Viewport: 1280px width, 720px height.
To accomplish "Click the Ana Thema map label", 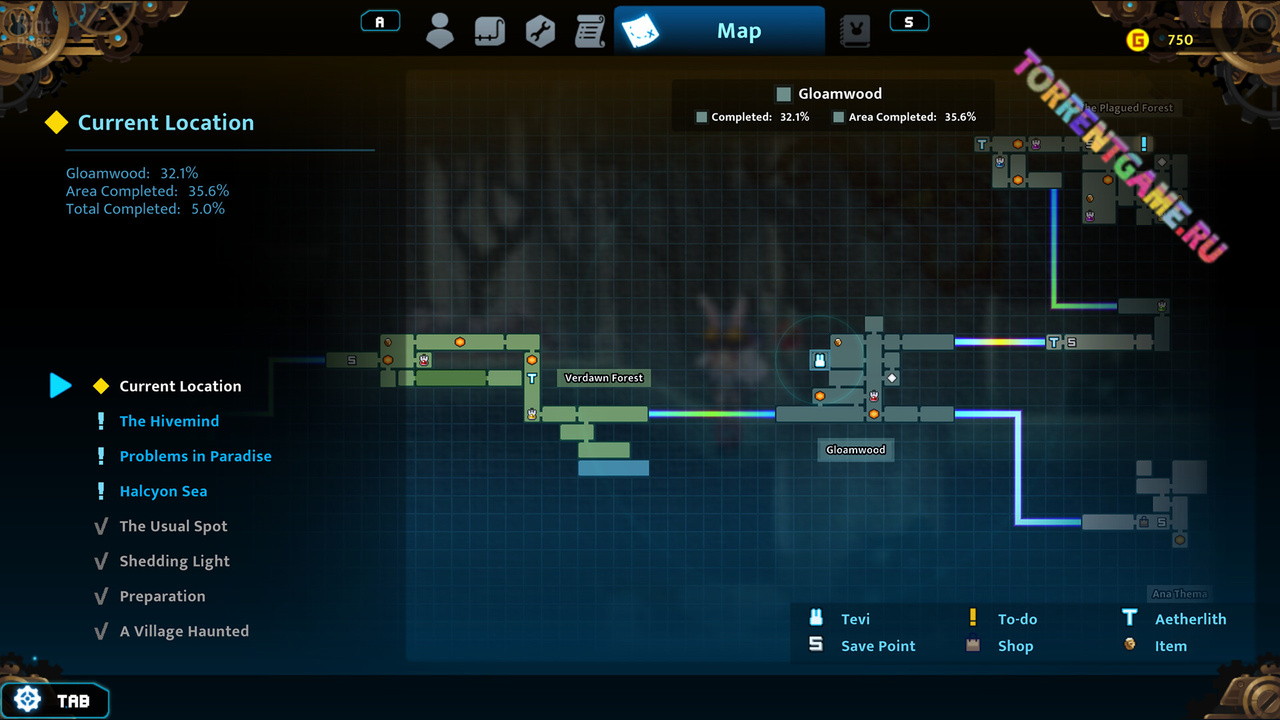I will pyautogui.click(x=1180, y=594).
